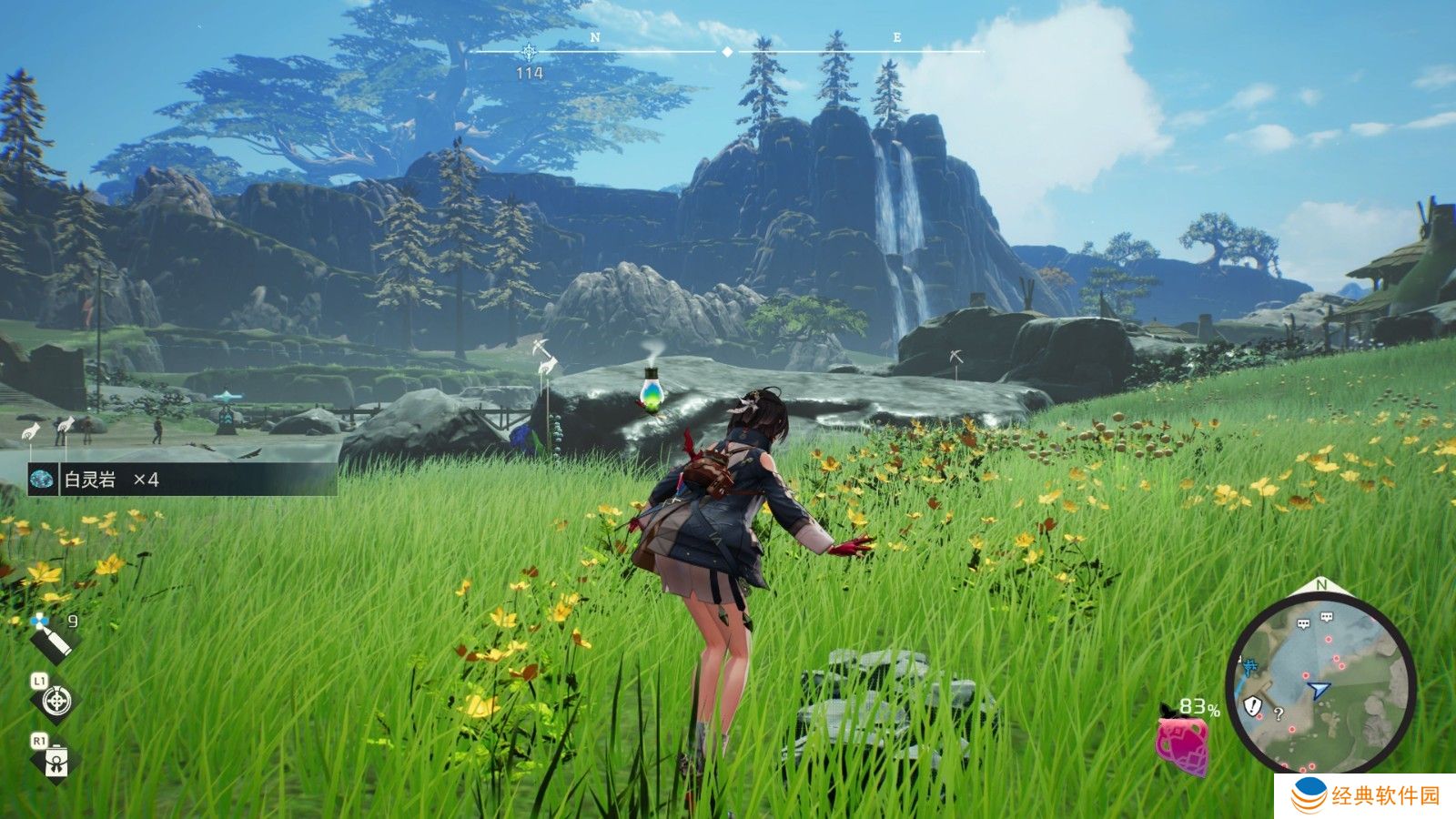Open the bag icon with ribbon

click(x=56, y=760)
